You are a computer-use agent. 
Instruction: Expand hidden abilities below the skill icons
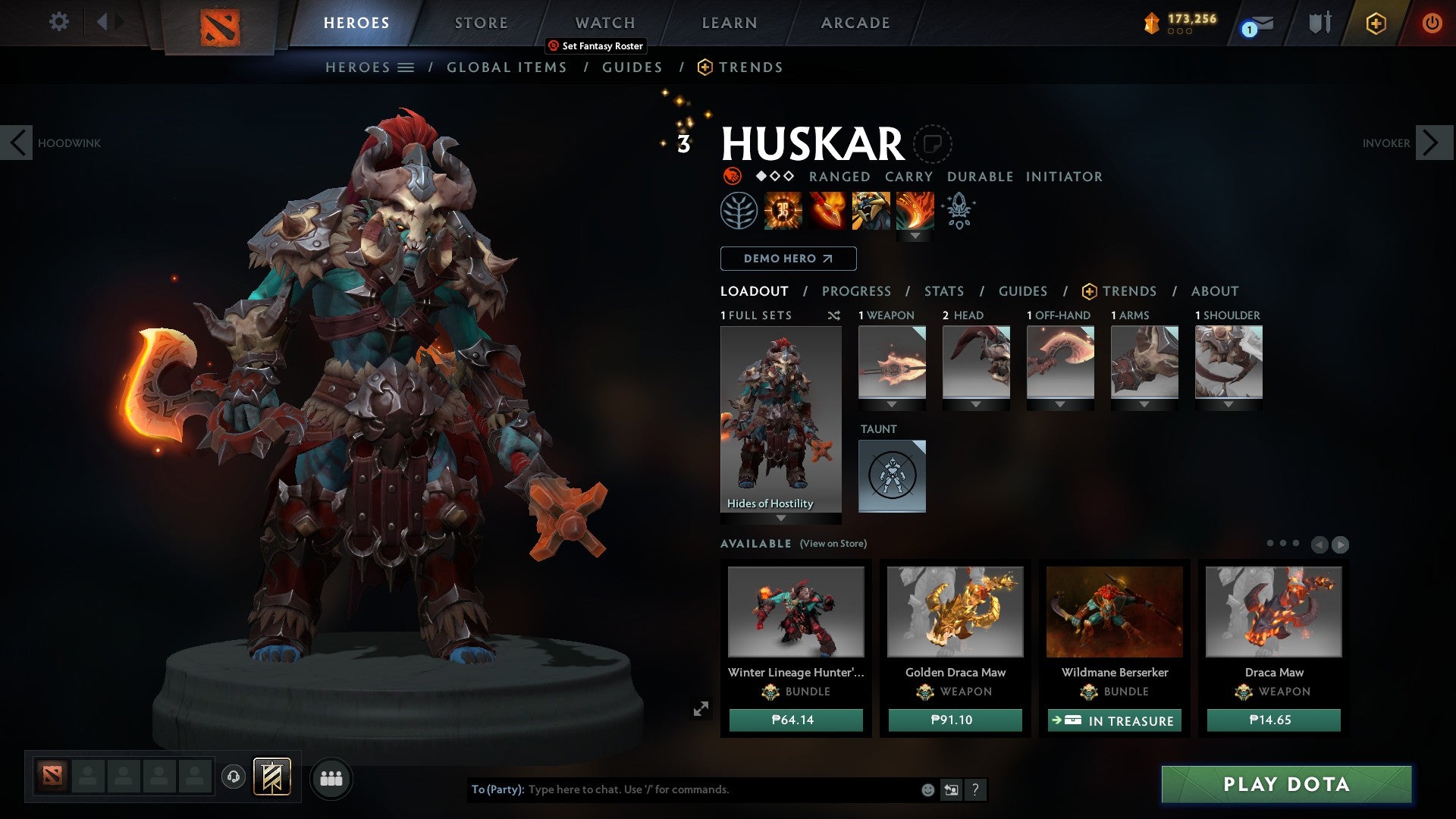[x=915, y=235]
